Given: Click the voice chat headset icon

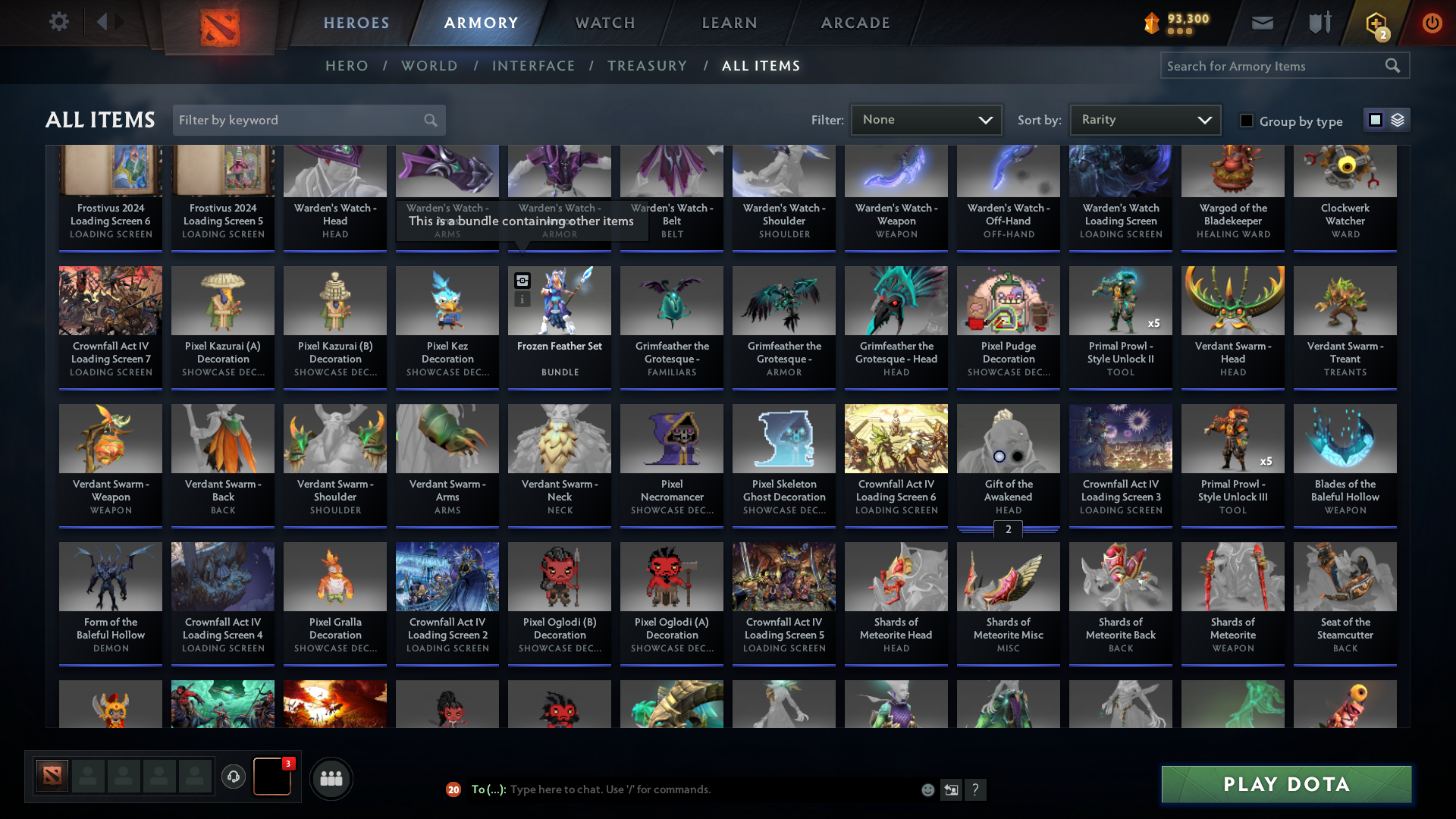Looking at the screenshot, I should (233, 777).
